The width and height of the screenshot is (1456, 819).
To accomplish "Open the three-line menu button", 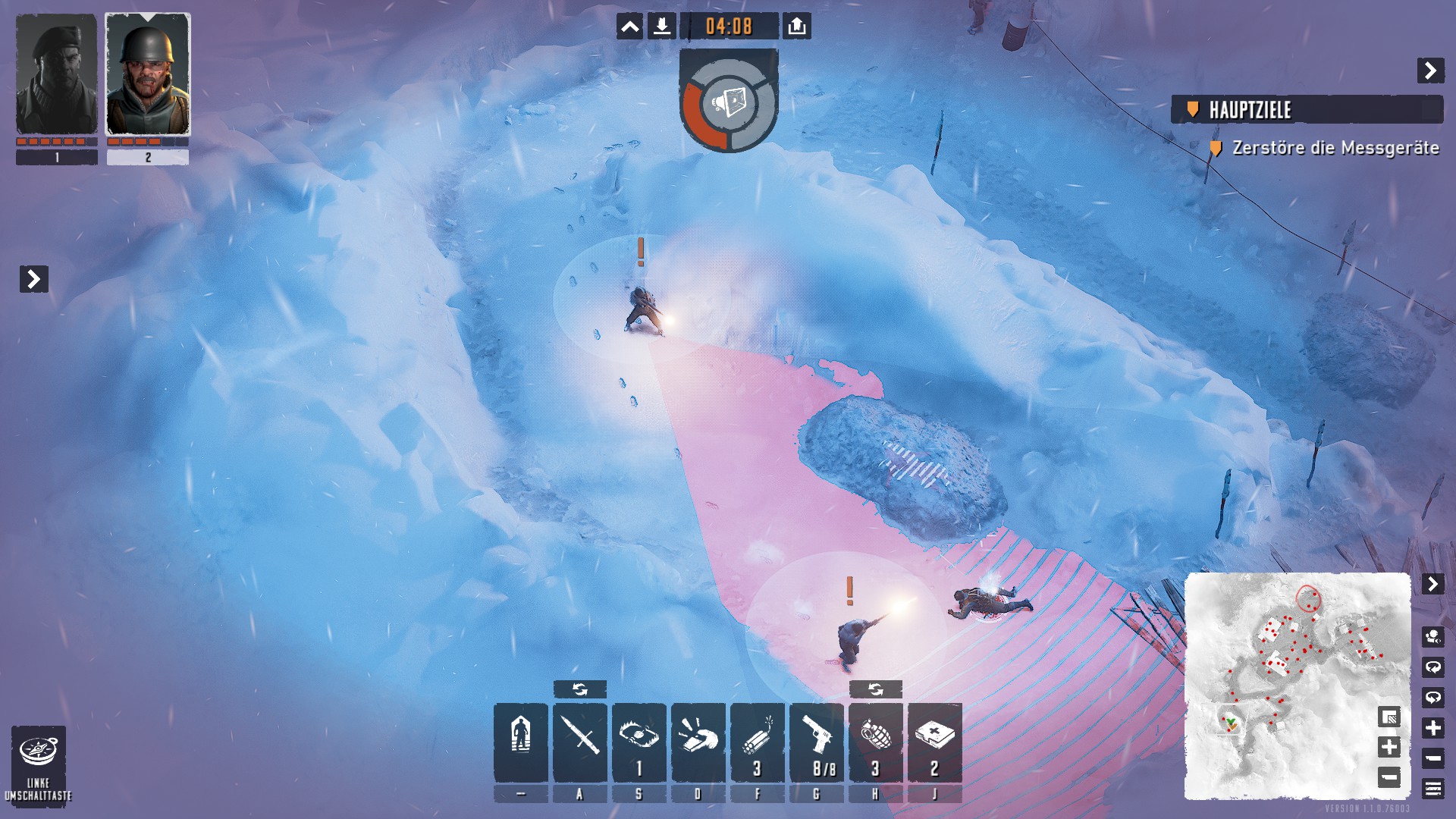I will [x=1432, y=789].
